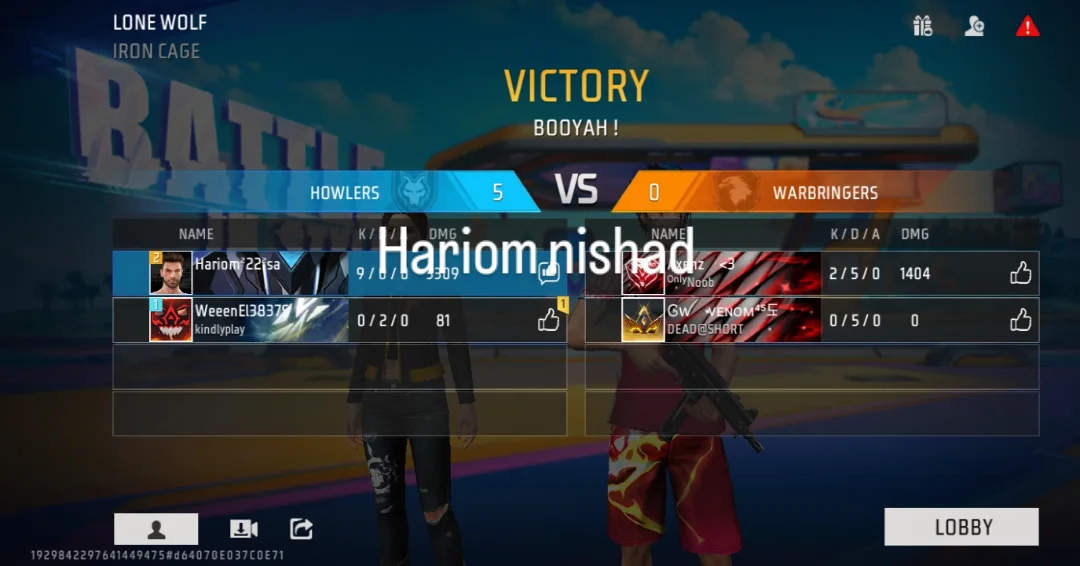This screenshot has height=566, width=1080.
Task: Open the player silhouette button
Action: (156, 529)
